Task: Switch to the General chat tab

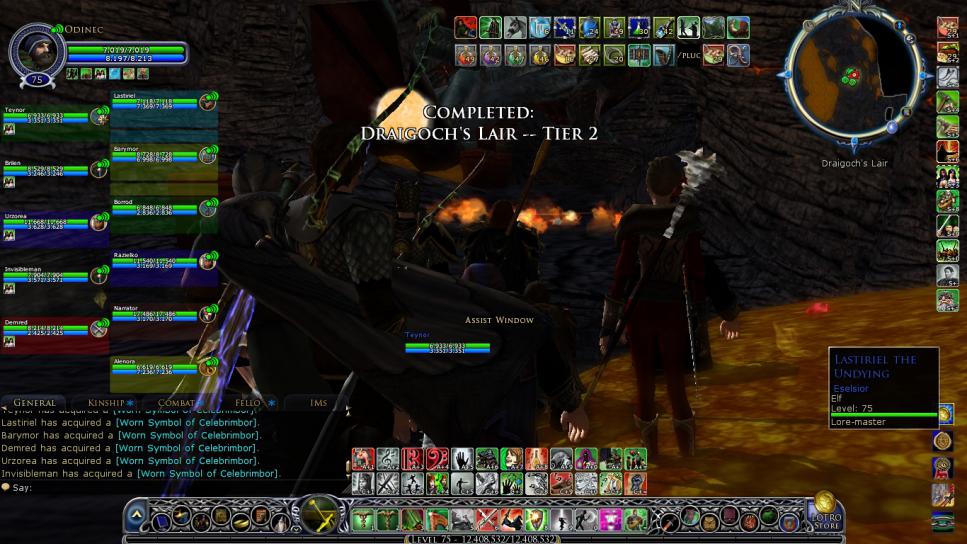Action: (35, 403)
